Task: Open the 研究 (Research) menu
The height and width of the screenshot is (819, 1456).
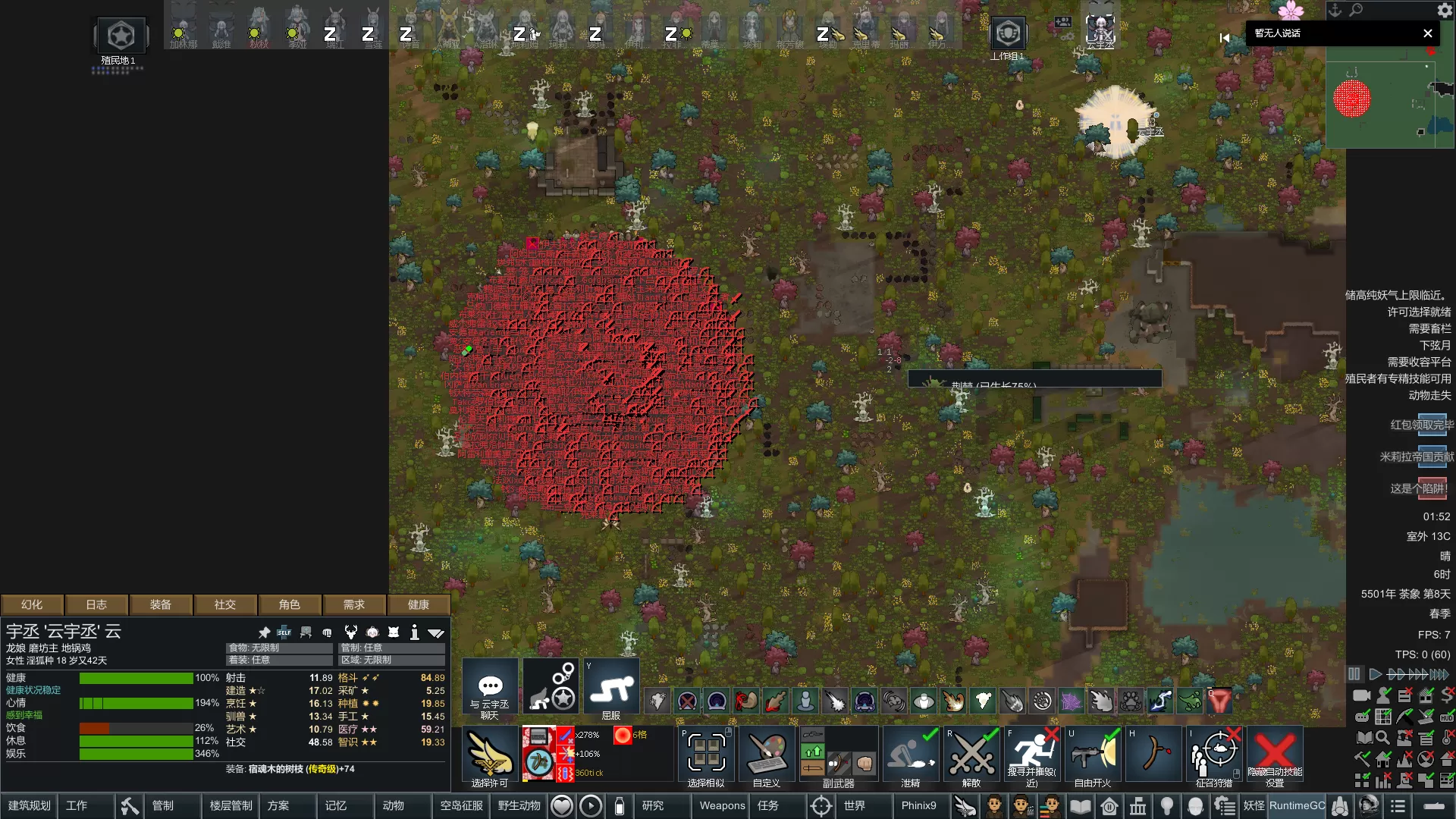Action: [653, 805]
